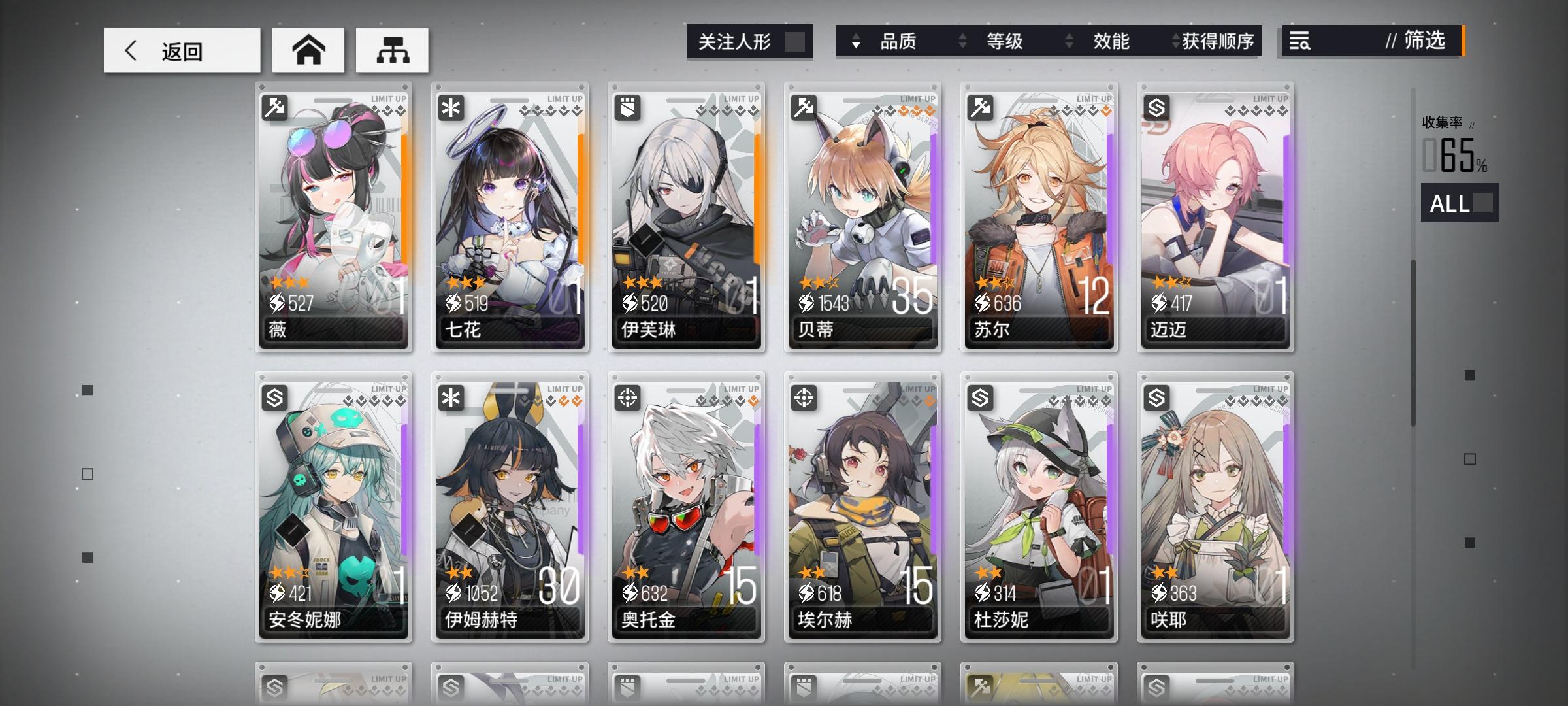The image size is (1568, 706).
Task: Click the formation hierarchy icon beside home
Action: click(391, 50)
